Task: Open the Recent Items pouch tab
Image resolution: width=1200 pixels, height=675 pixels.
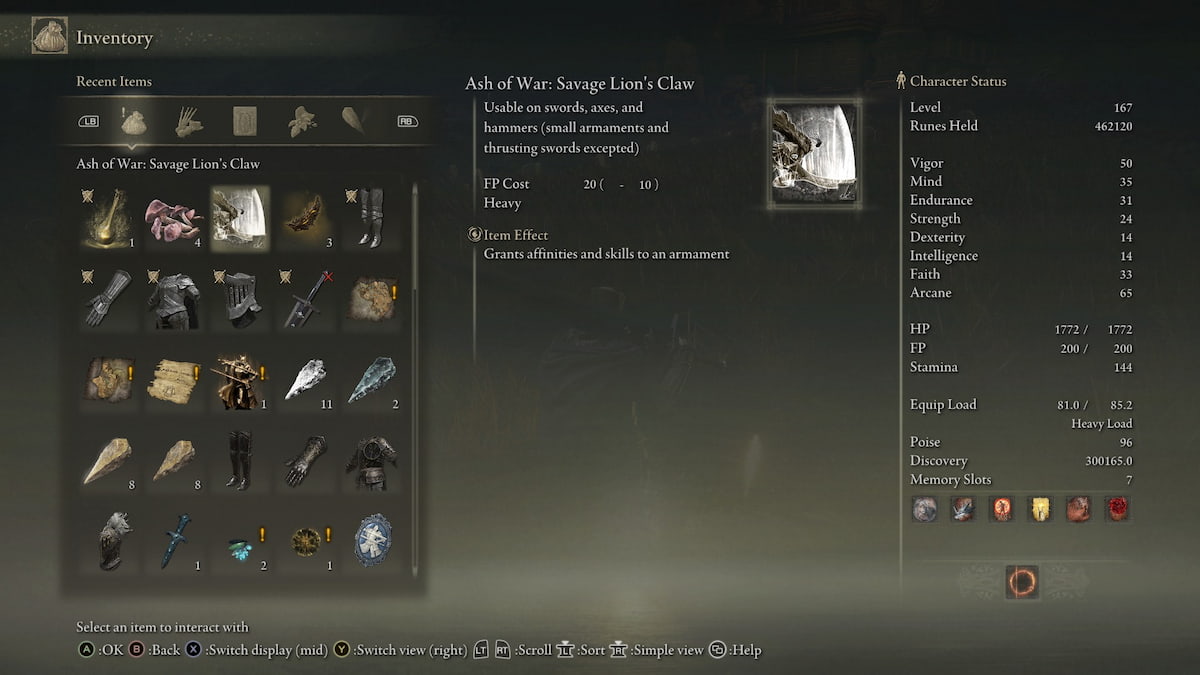Action: [x=134, y=122]
